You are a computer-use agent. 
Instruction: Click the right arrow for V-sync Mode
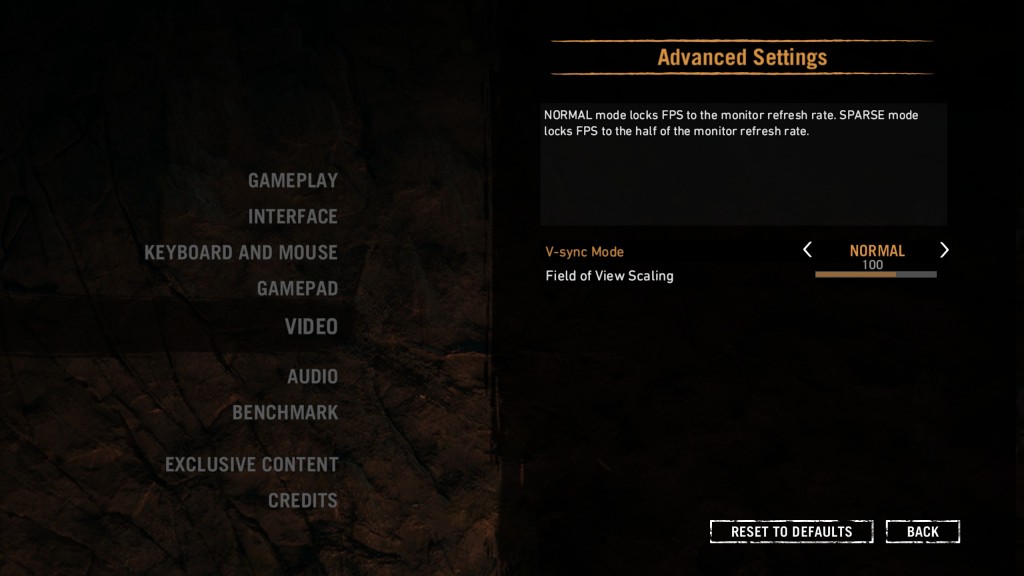944,250
